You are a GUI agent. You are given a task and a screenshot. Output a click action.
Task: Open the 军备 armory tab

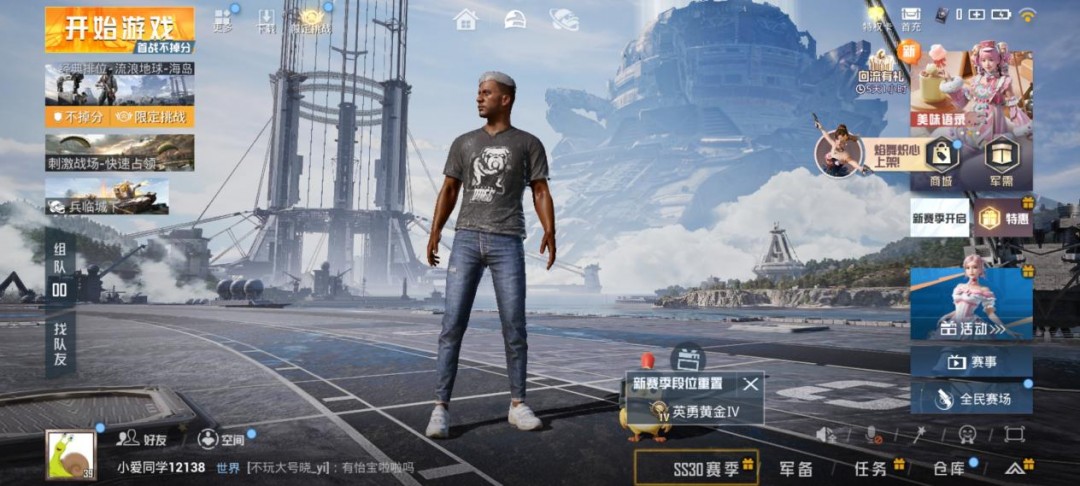point(797,468)
